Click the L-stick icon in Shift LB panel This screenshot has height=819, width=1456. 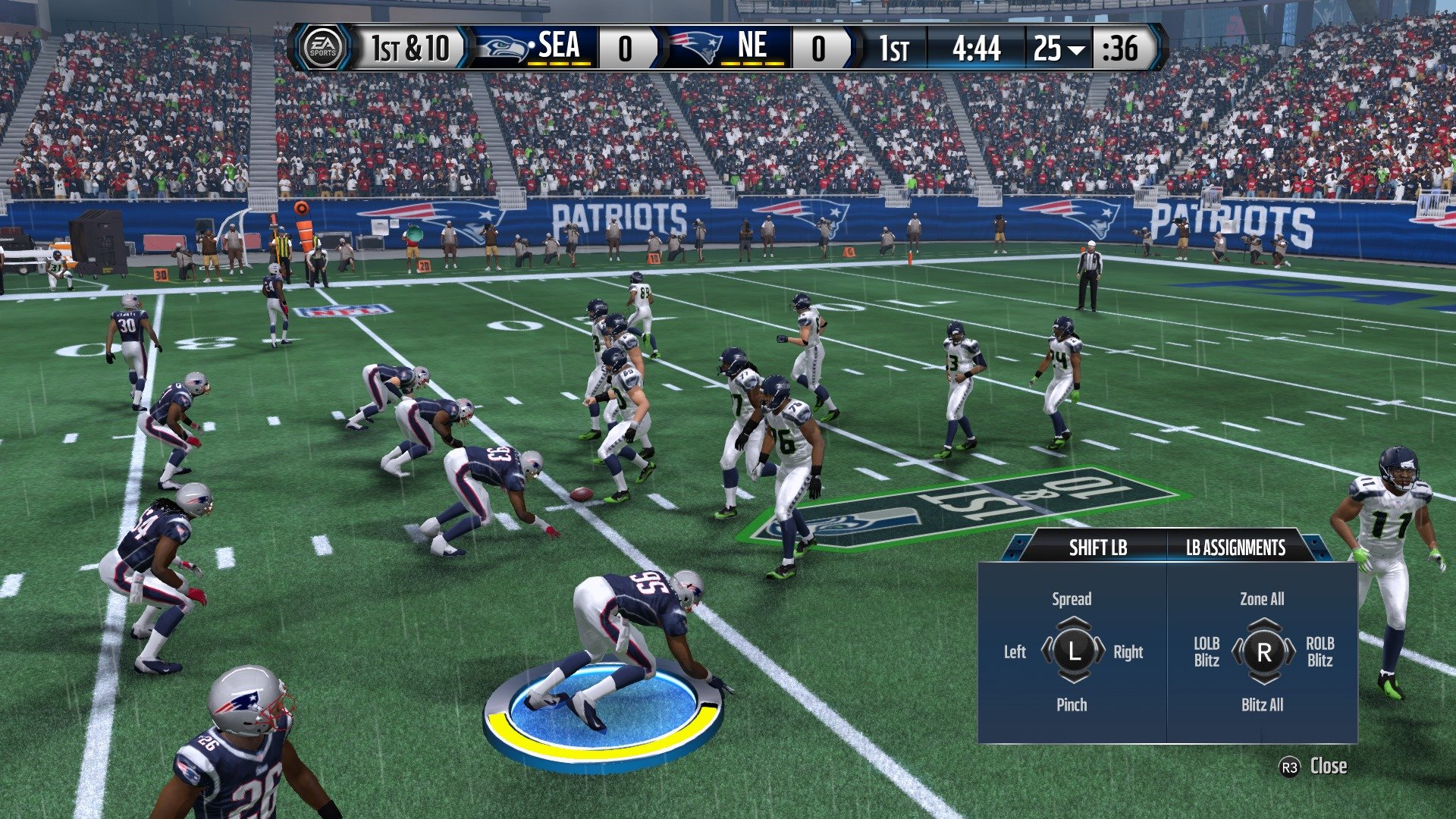click(x=1074, y=651)
